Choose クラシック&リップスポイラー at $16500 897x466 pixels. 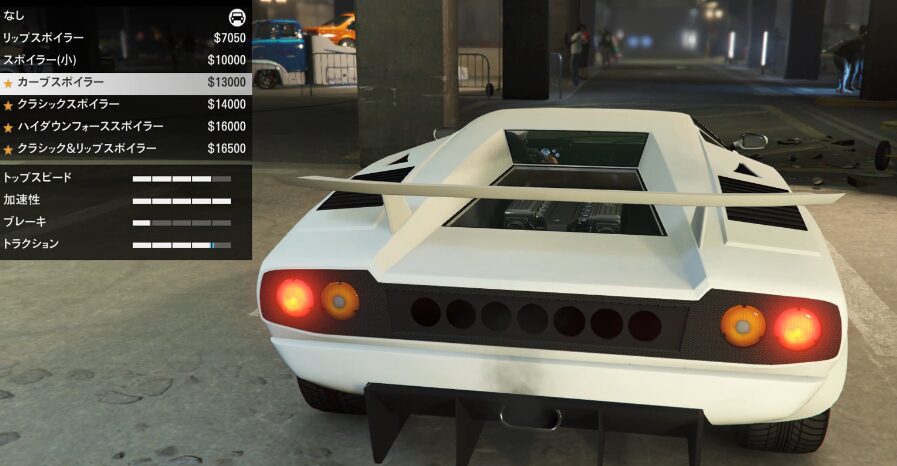[125, 148]
